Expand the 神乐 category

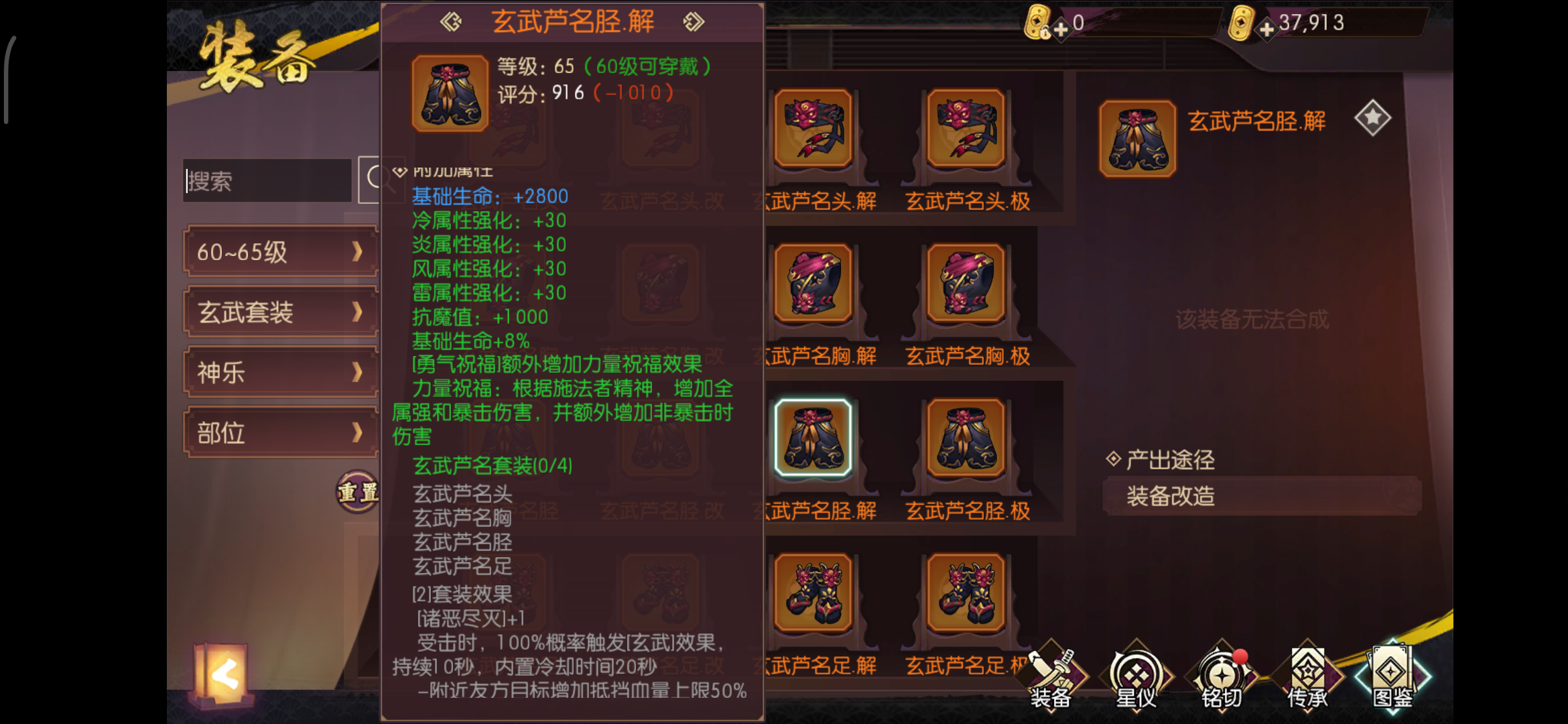pos(280,372)
